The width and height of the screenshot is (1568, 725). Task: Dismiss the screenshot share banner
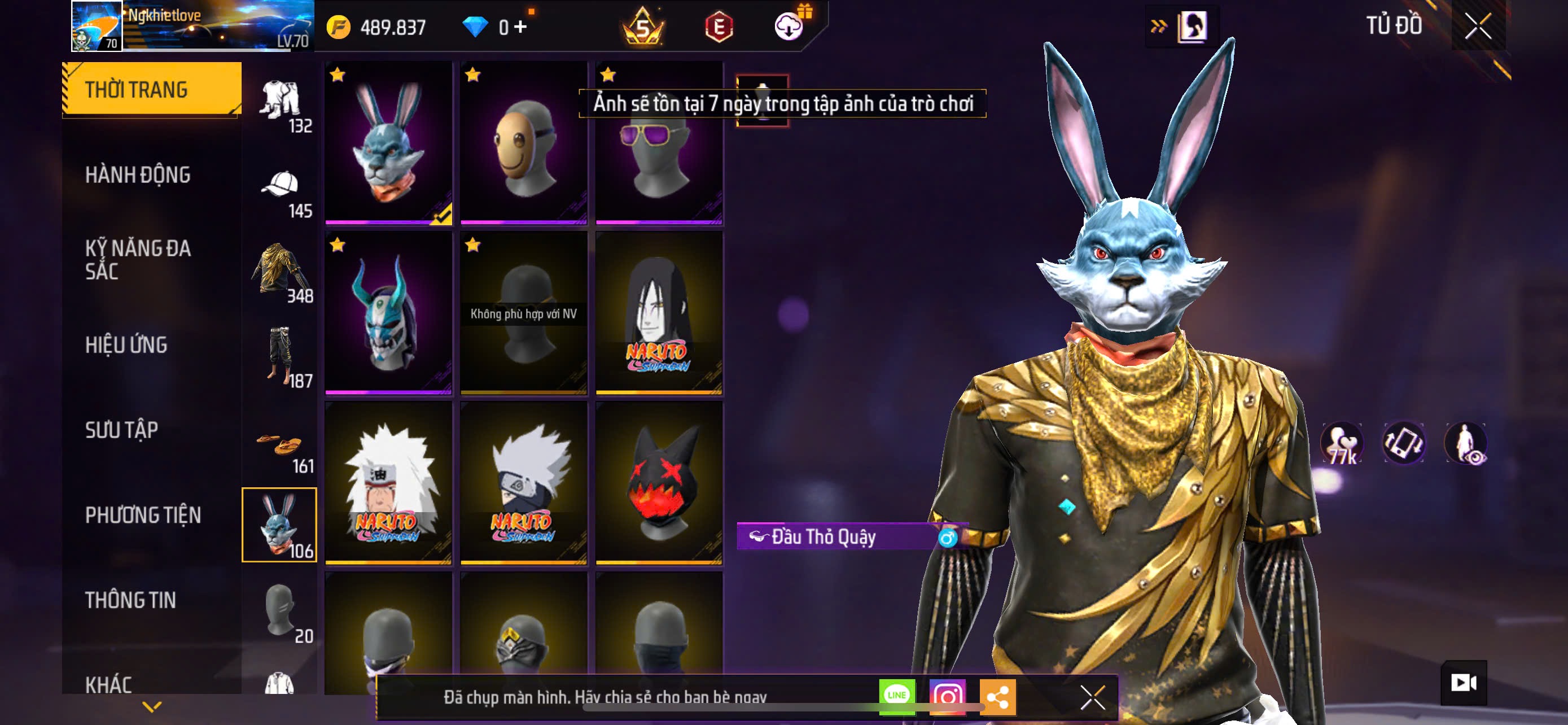click(1092, 697)
